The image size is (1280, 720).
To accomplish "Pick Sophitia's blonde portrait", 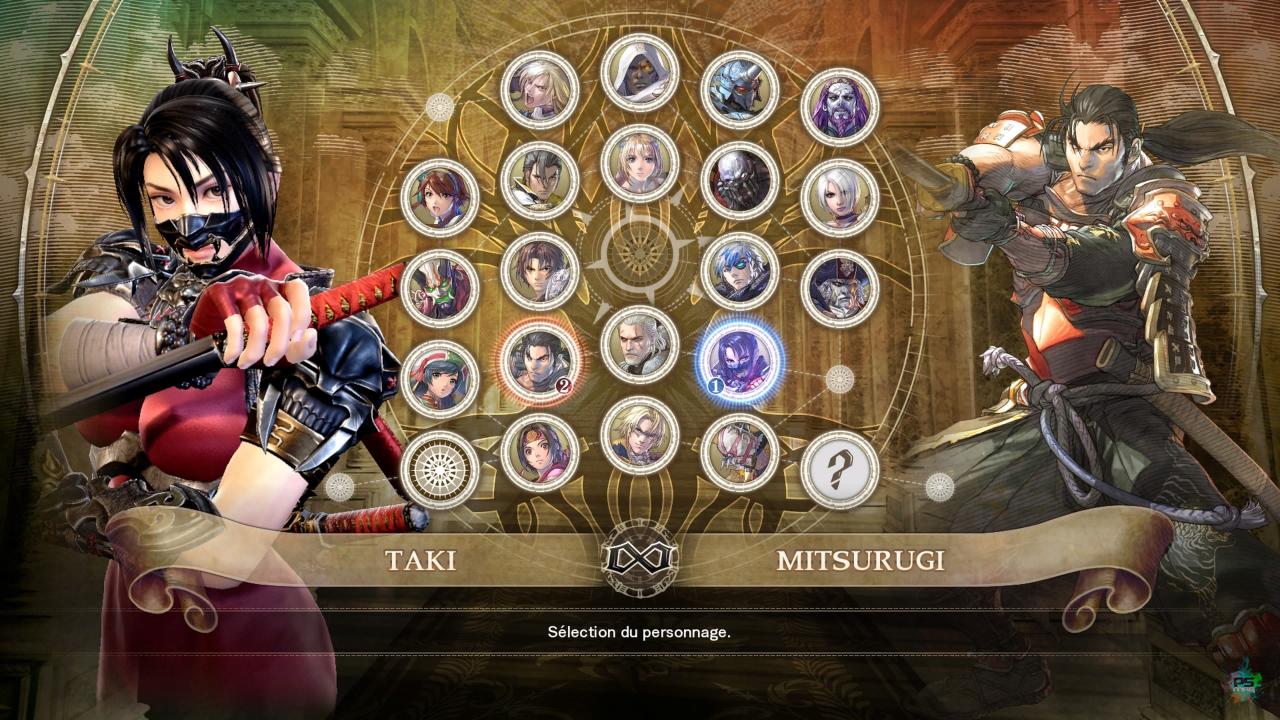I will pyautogui.click(x=640, y=163).
